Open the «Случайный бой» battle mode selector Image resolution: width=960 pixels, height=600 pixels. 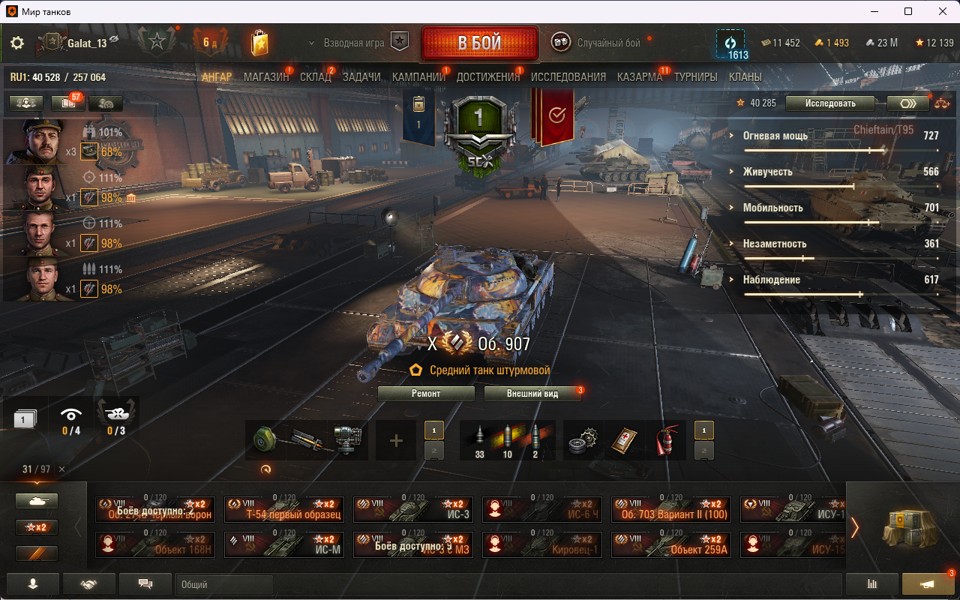596,43
